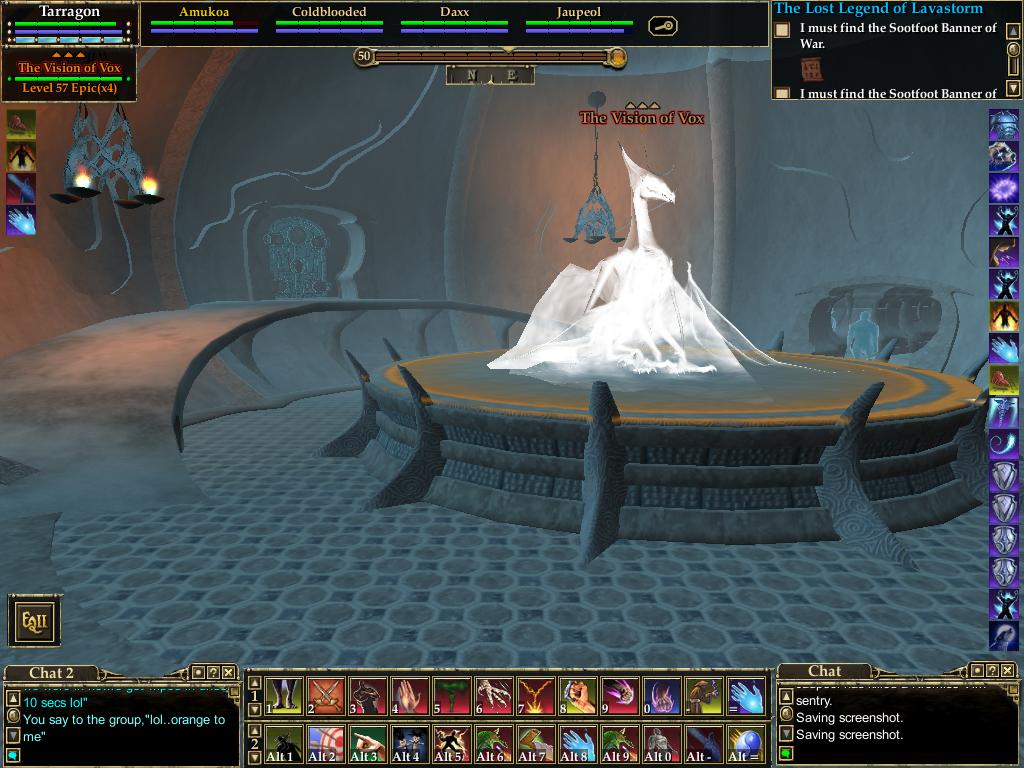Click The Lost Legend of Lavastorm quest title
The image size is (1024, 768).
pos(878,9)
